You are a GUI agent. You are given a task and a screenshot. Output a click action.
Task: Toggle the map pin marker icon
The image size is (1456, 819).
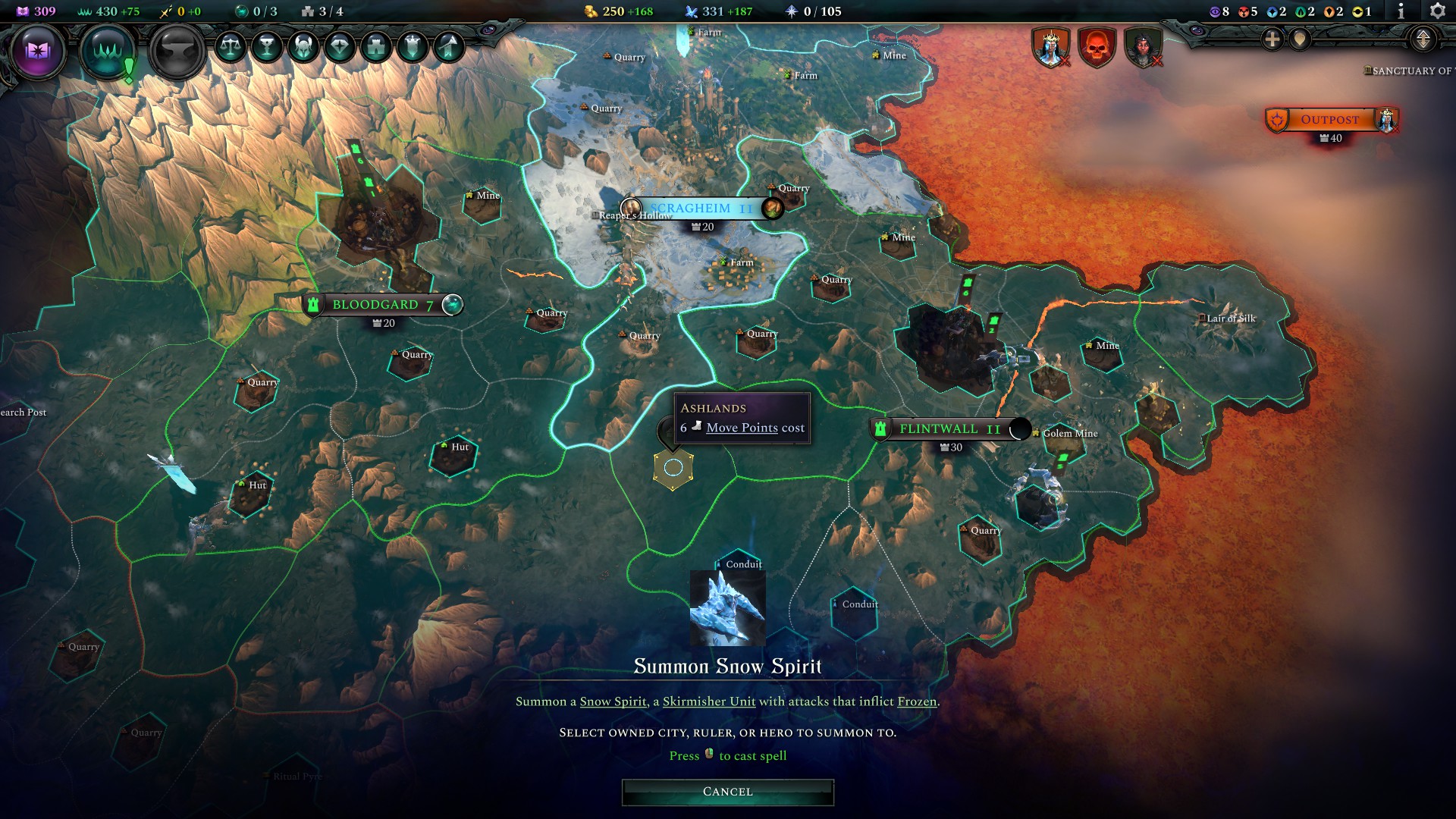click(1299, 39)
